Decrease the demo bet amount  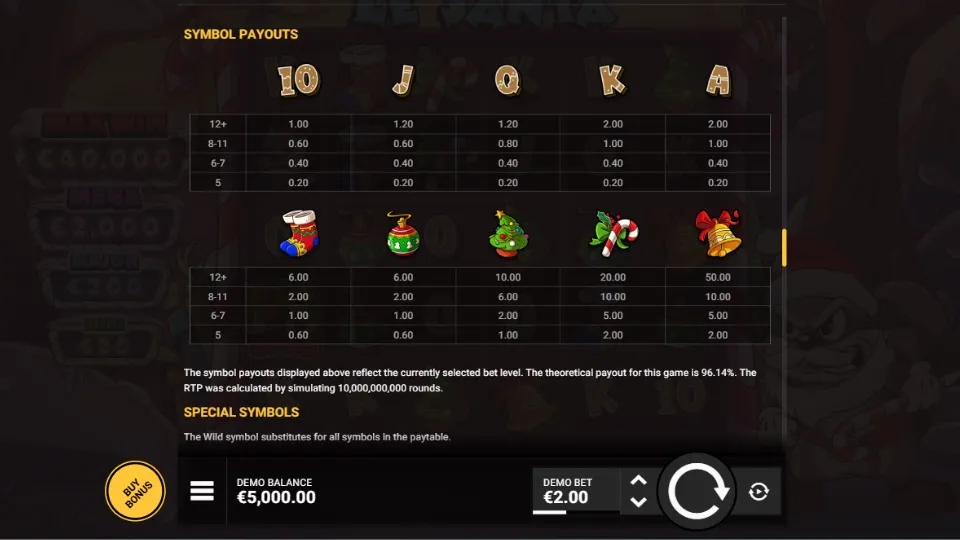click(639, 502)
